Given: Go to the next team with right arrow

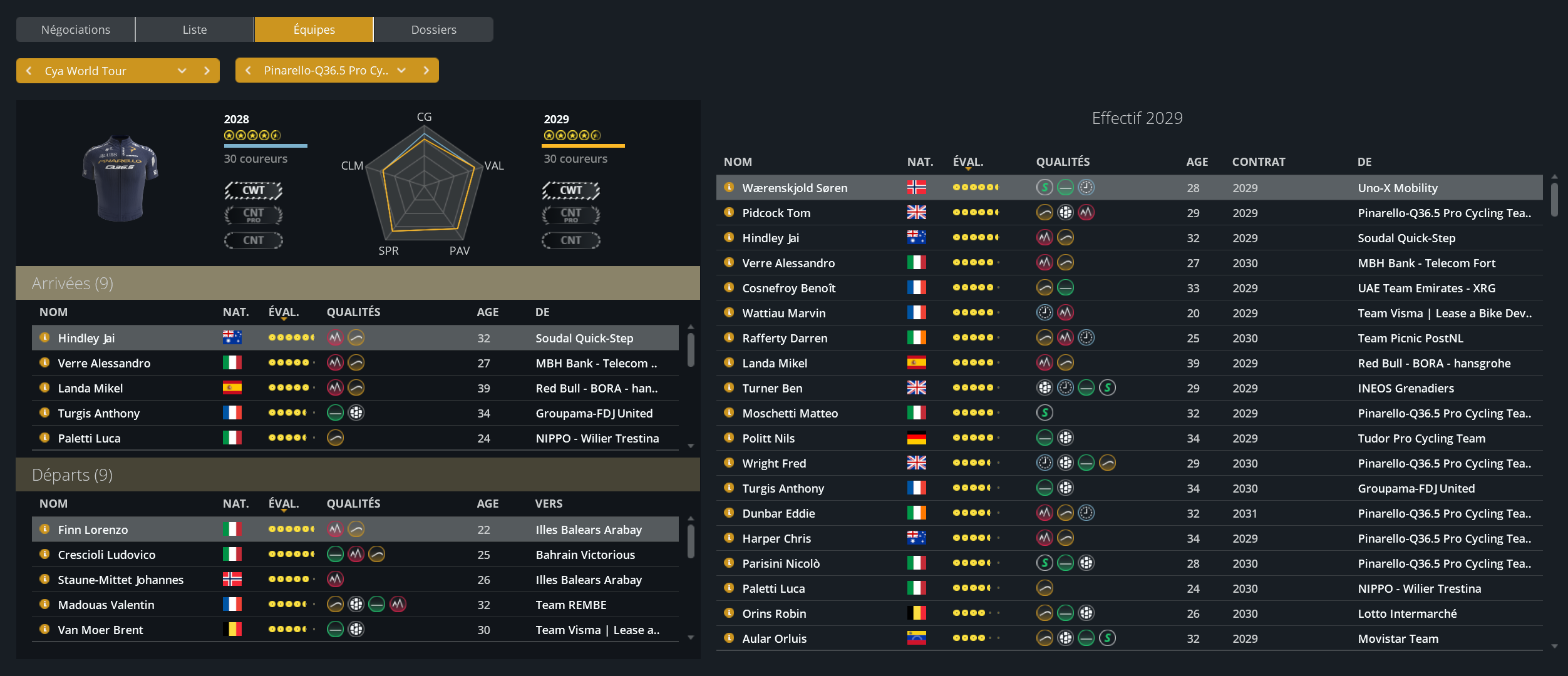Looking at the screenshot, I should click(x=426, y=71).
